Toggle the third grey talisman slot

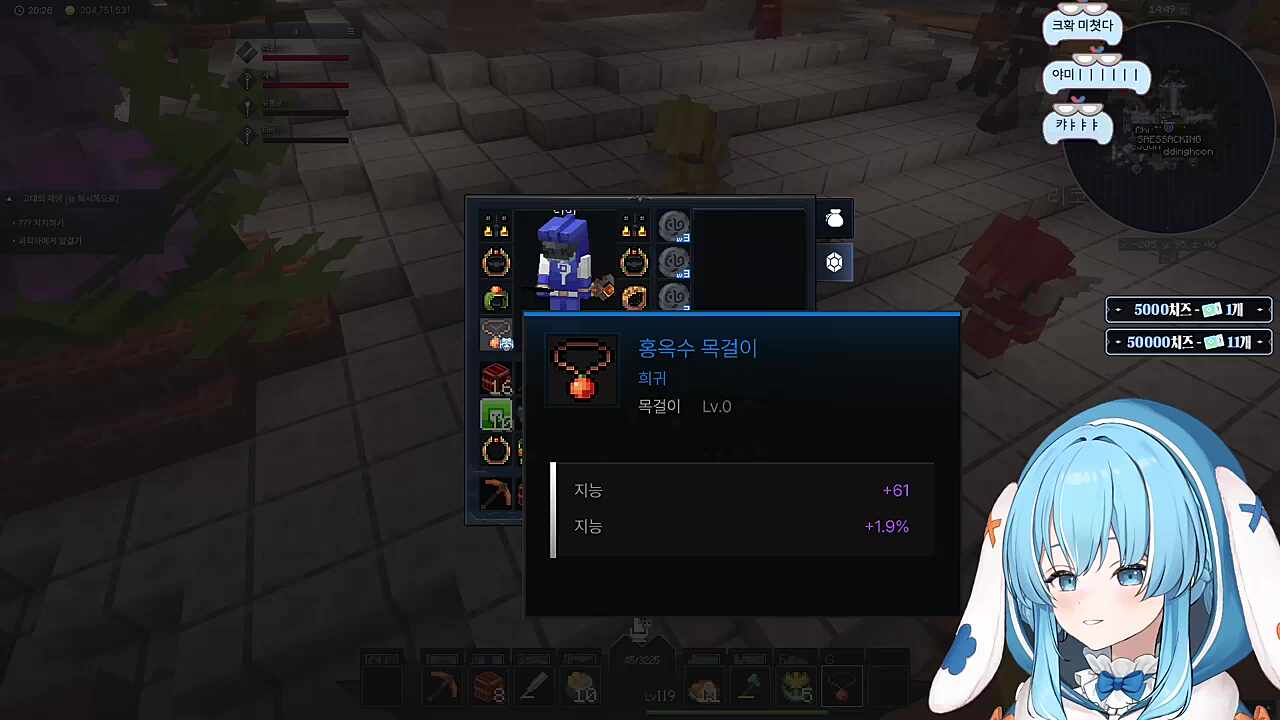click(673, 296)
